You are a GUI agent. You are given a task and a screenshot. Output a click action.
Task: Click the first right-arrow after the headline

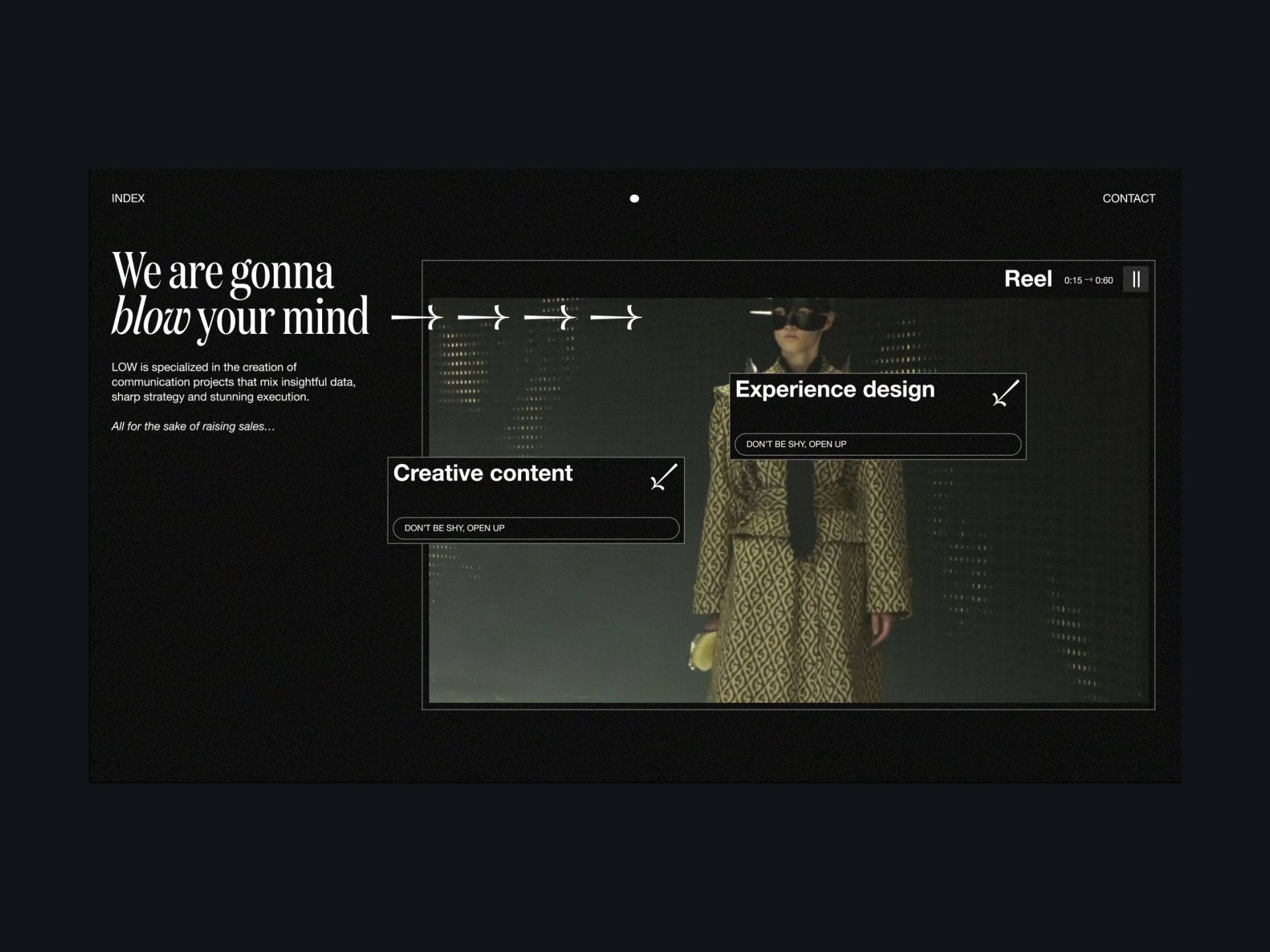(416, 319)
